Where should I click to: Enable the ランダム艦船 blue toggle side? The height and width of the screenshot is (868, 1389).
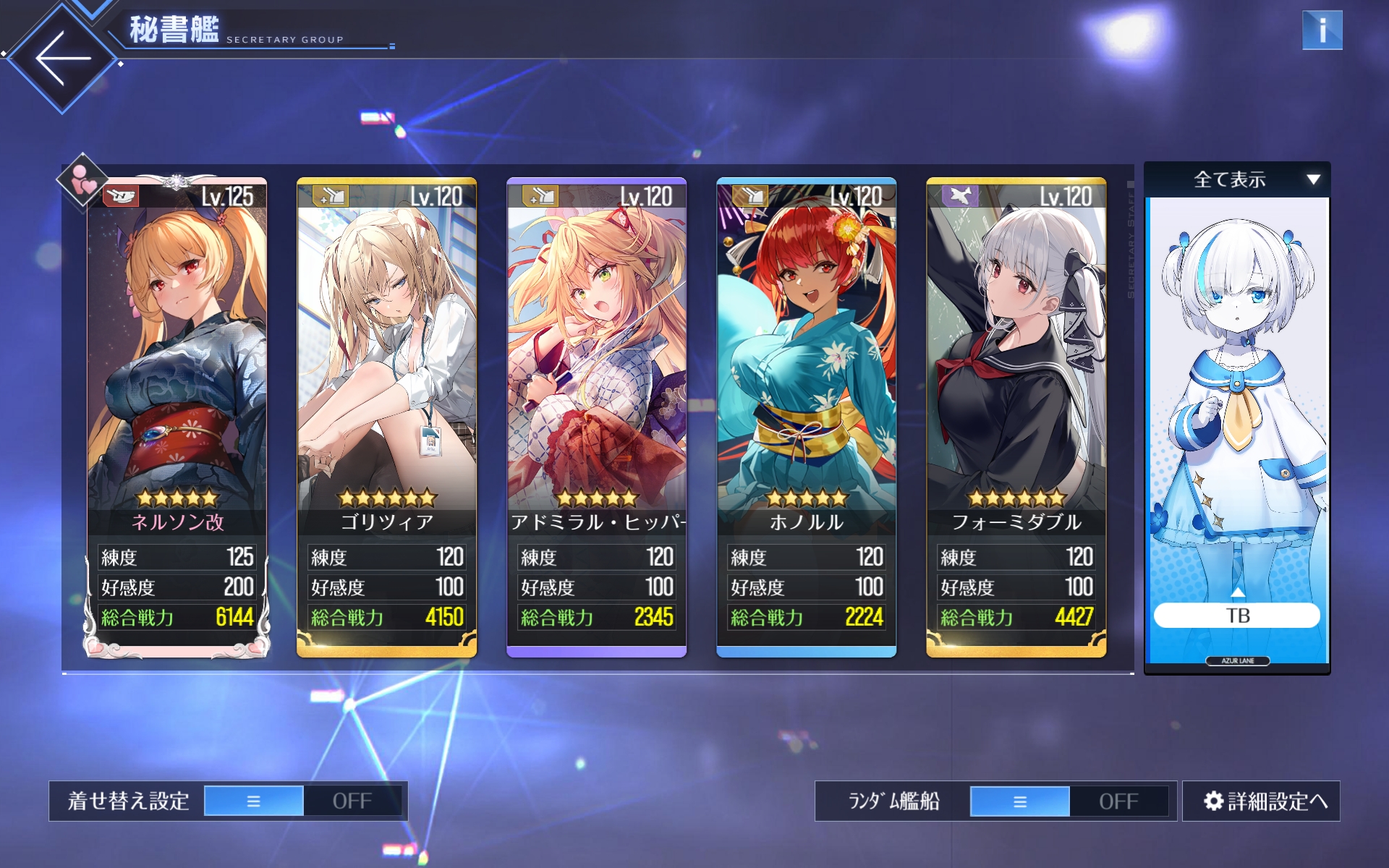pos(1019,801)
